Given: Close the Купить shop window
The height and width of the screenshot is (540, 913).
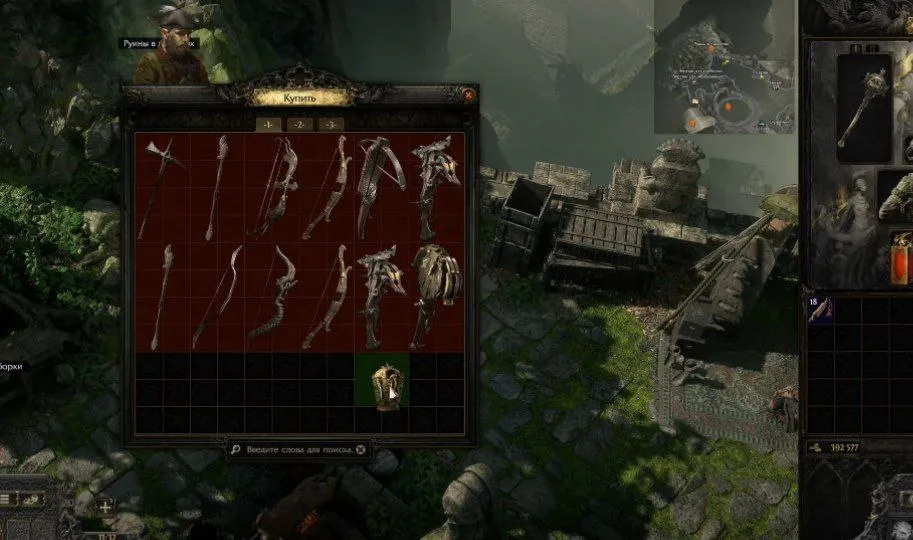Looking at the screenshot, I should [468, 95].
